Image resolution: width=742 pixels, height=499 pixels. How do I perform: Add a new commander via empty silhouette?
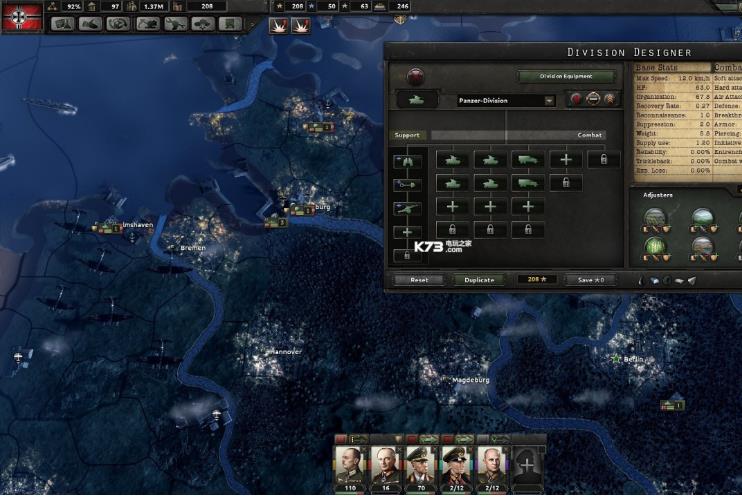point(527,465)
